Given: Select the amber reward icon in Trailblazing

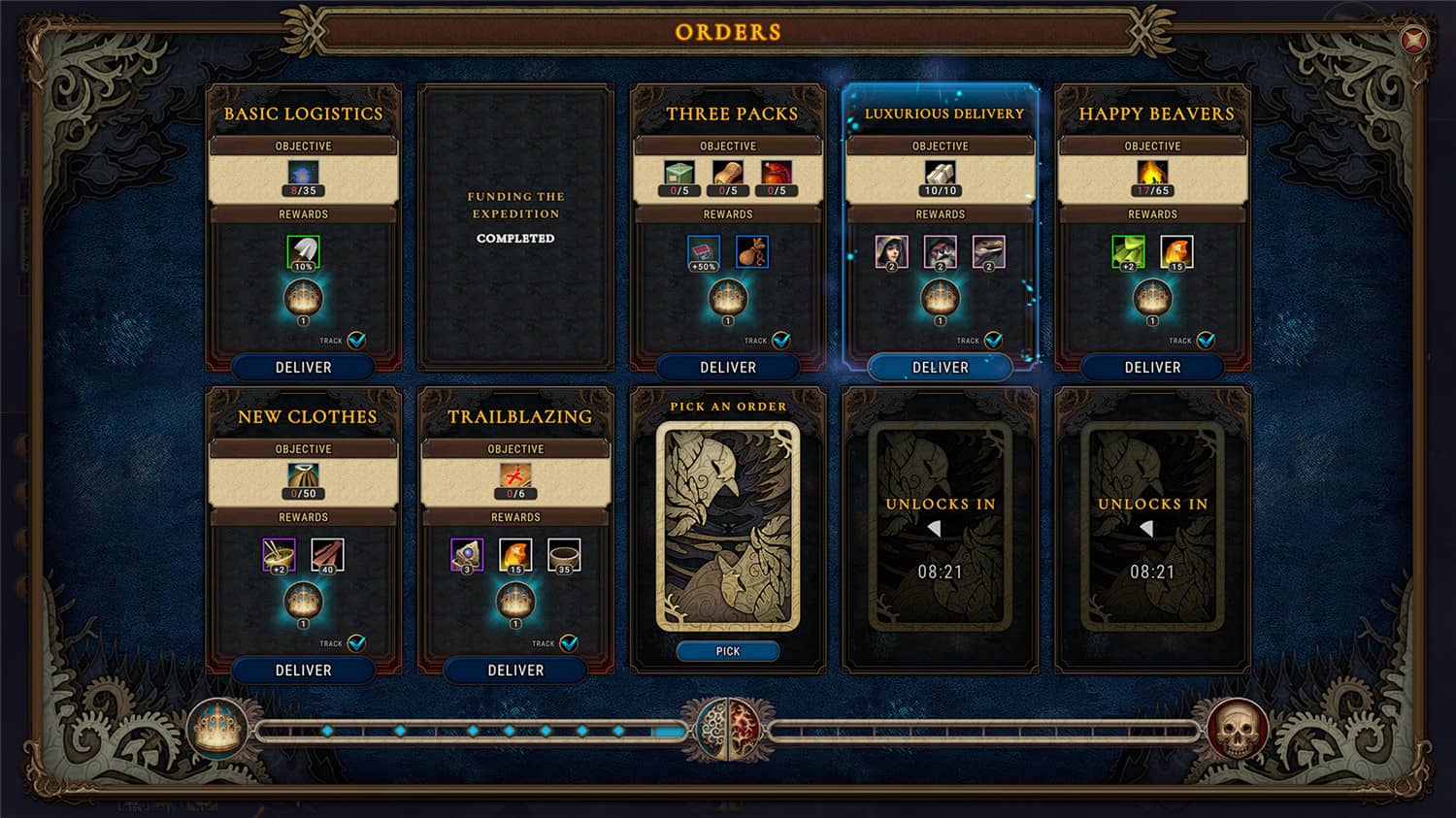Looking at the screenshot, I should tap(516, 555).
